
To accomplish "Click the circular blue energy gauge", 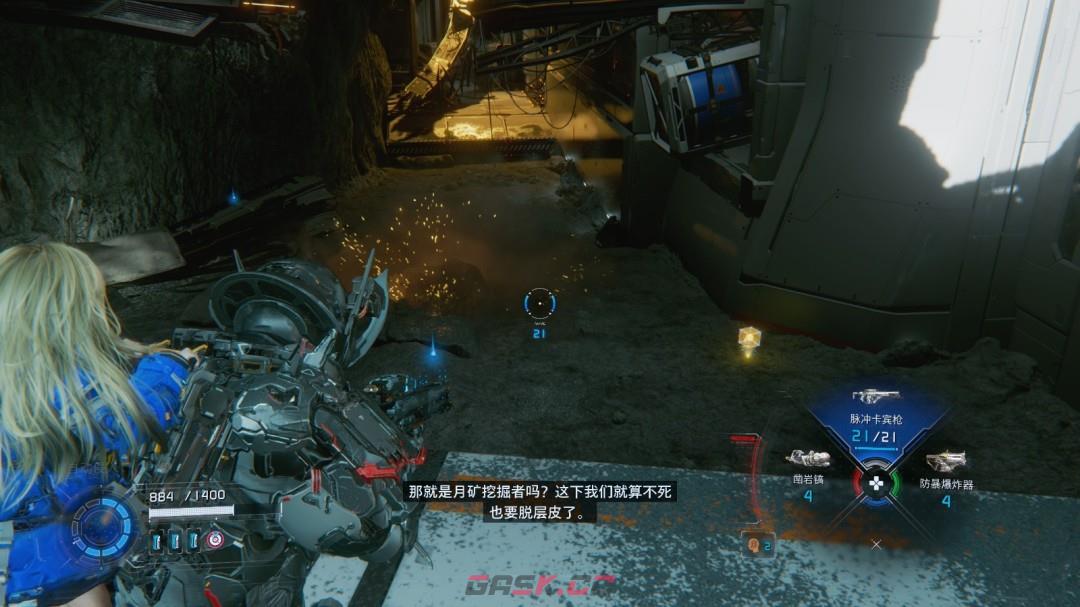I will 102,525.
